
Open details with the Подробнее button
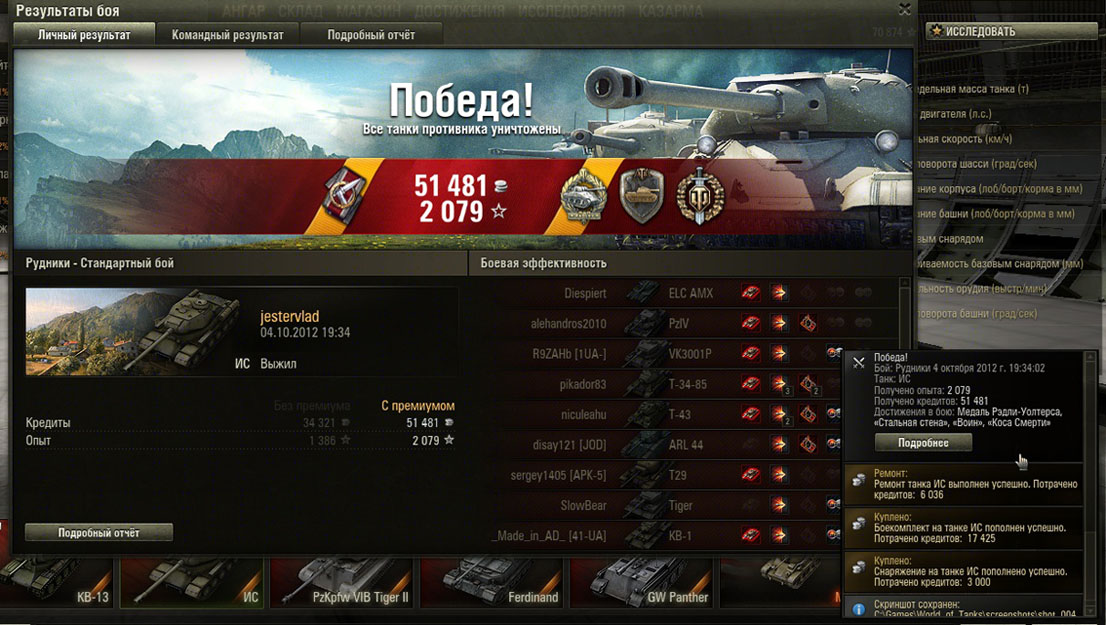[923, 442]
